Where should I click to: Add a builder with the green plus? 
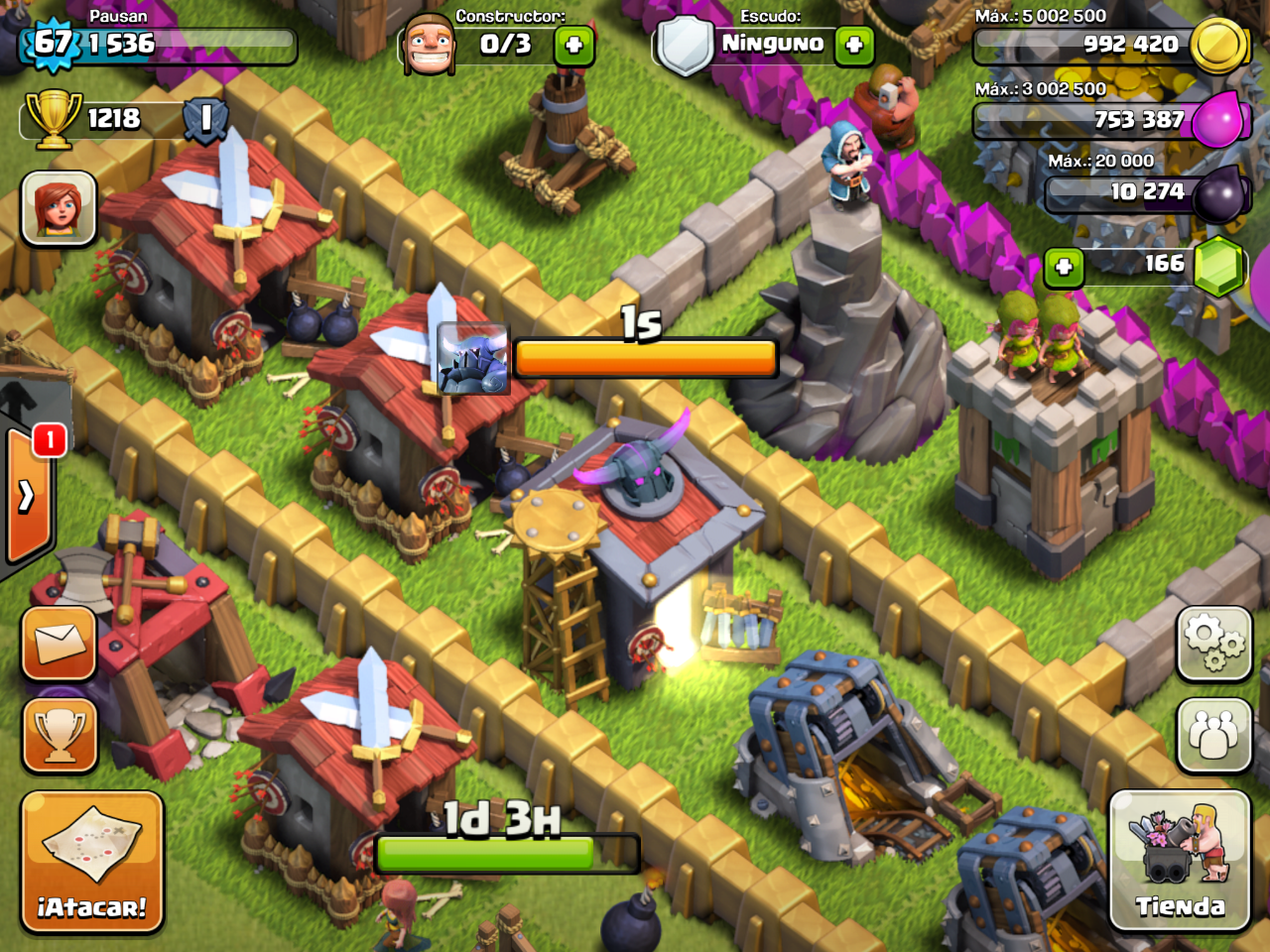[x=573, y=45]
